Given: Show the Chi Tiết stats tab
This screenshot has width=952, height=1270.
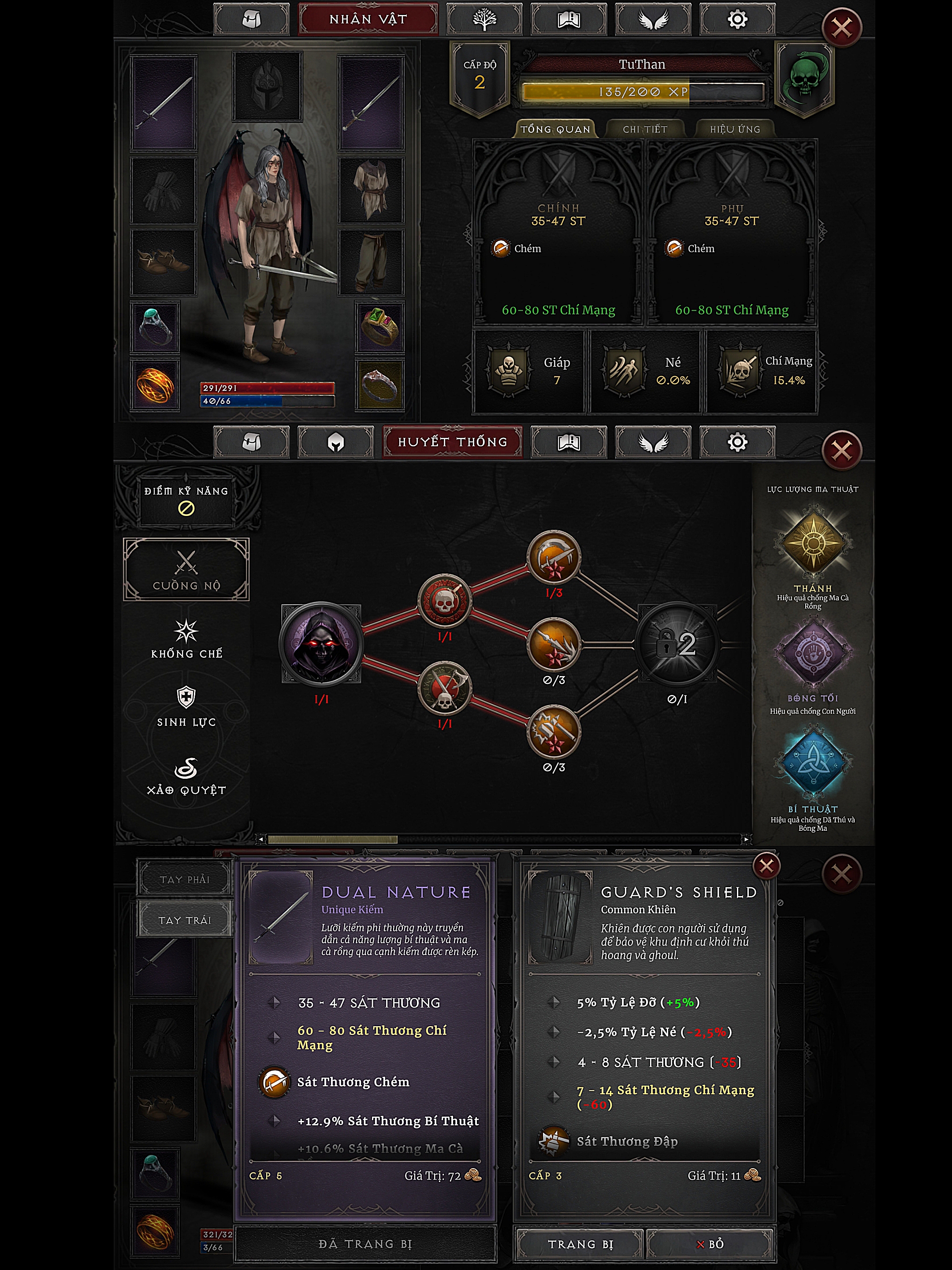Looking at the screenshot, I should point(645,129).
